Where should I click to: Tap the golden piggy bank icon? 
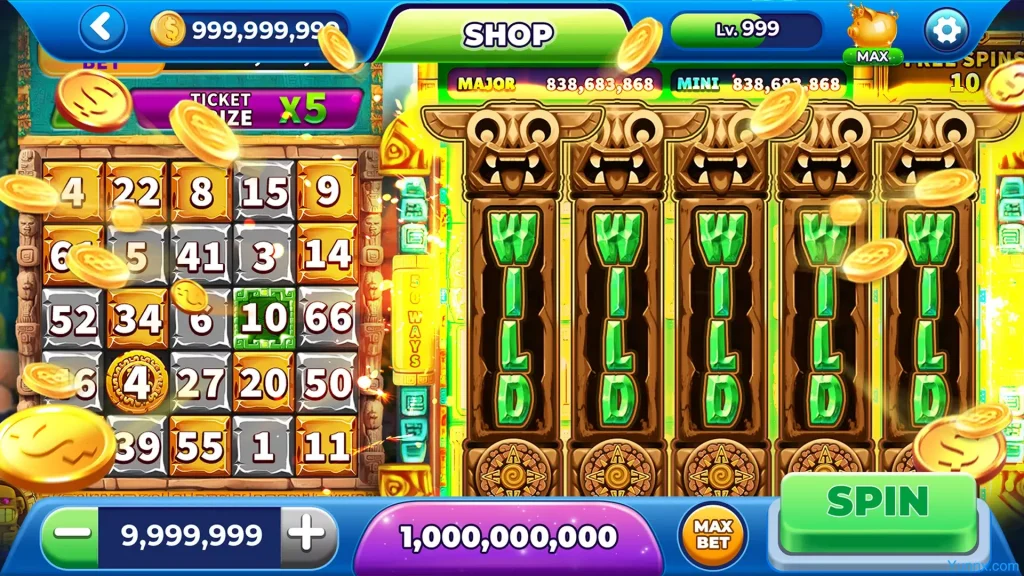[x=872, y=28]
